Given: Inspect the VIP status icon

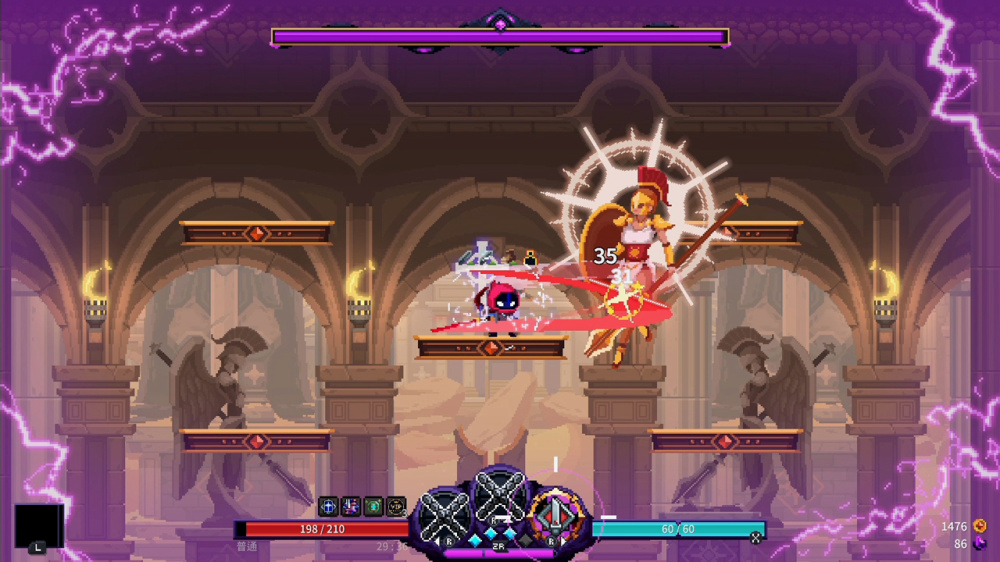Looking at the screenshot, I should coord(396,507).
